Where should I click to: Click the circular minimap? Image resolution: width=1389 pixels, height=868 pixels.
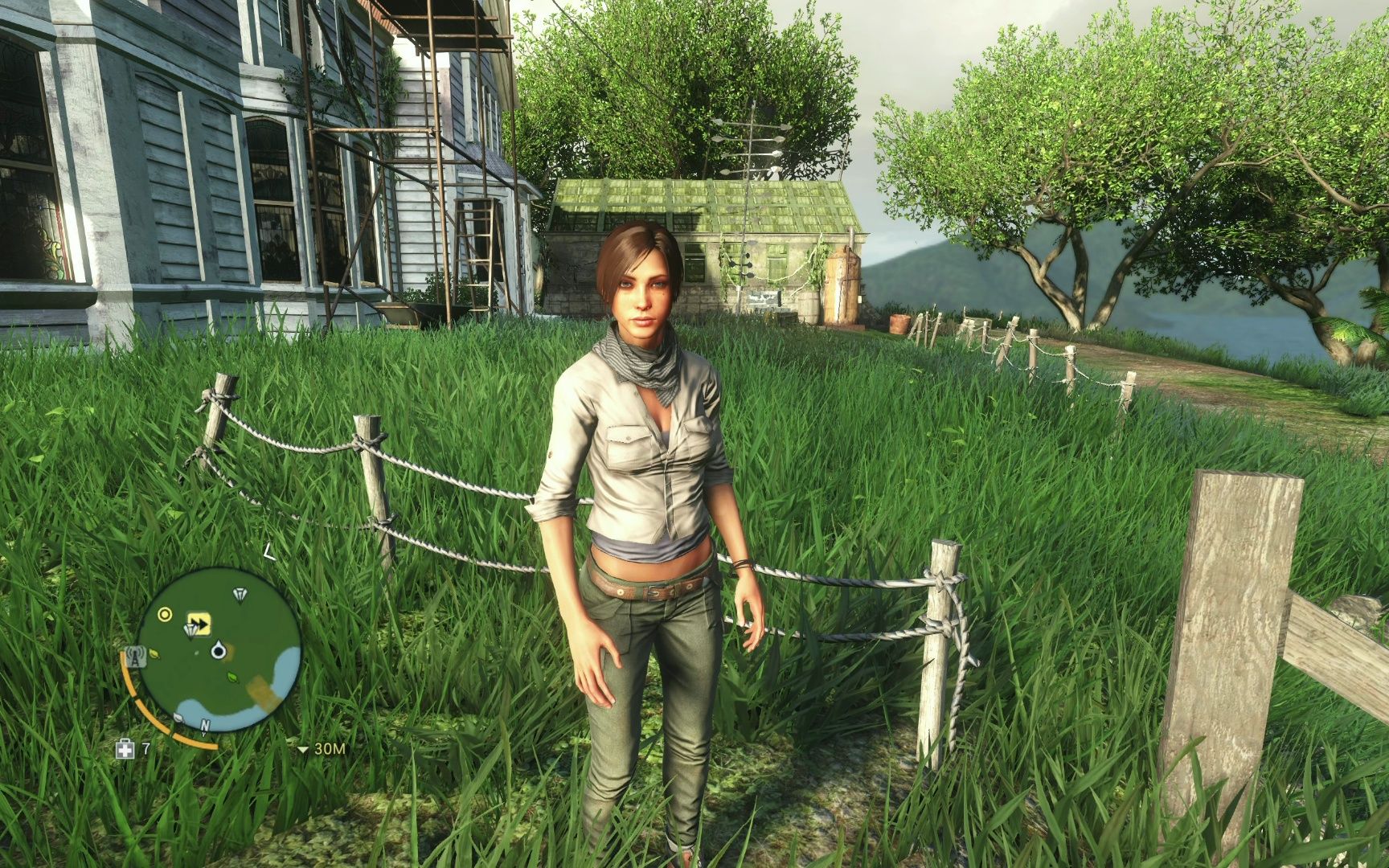click(x=219, y=649)
